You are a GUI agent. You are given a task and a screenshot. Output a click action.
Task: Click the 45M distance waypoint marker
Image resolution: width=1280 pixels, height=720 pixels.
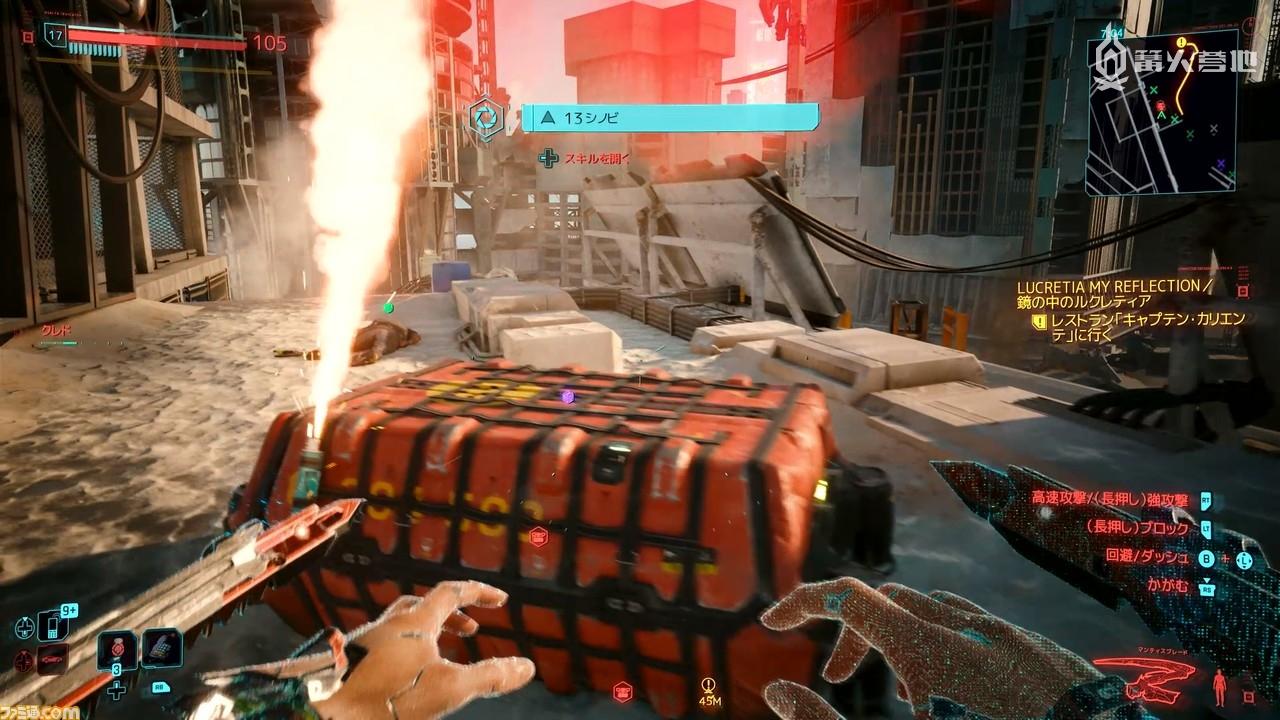click(711, 689)
